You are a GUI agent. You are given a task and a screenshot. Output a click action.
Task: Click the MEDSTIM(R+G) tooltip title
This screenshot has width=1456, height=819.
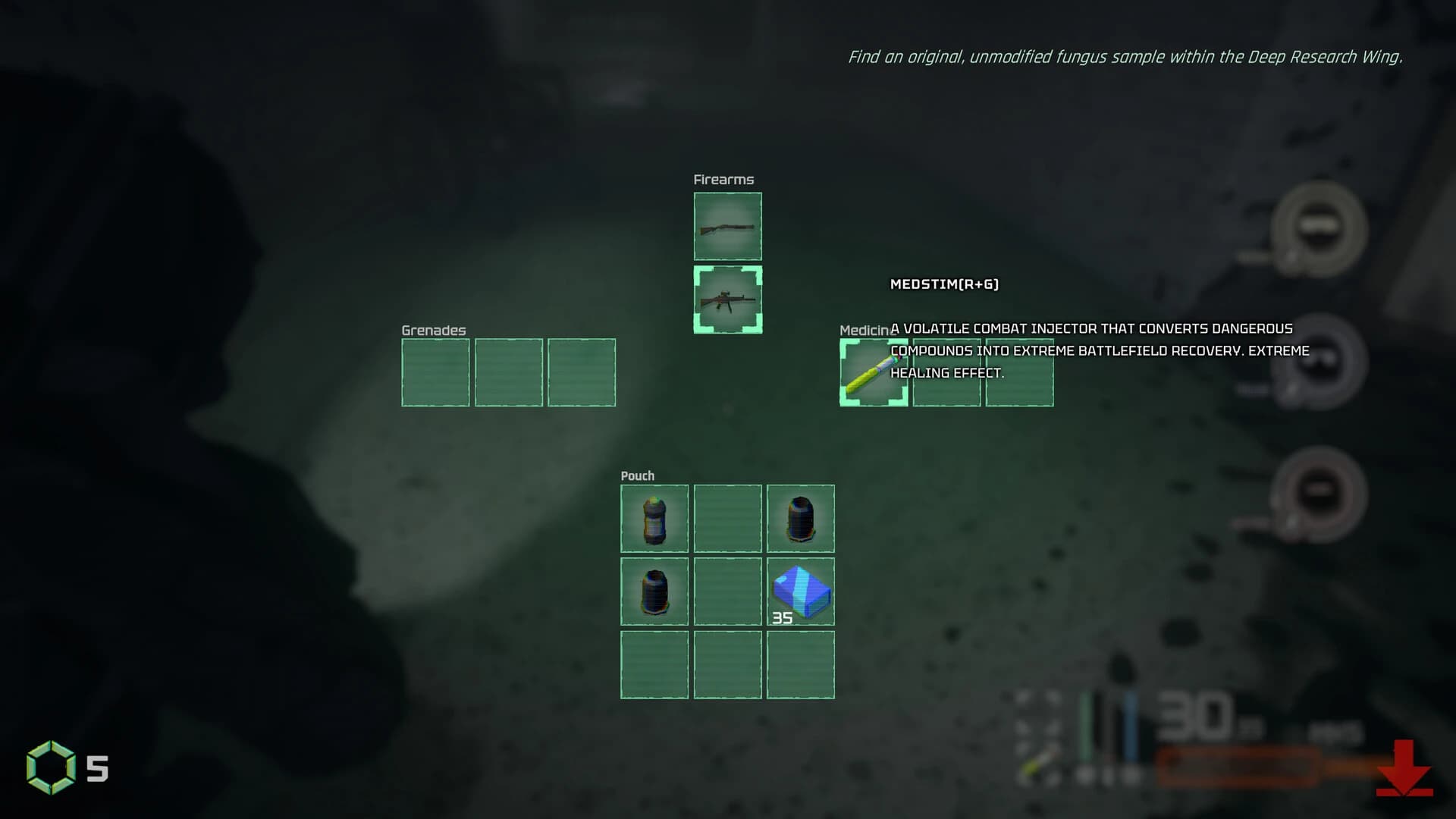[x=944, y=285]
